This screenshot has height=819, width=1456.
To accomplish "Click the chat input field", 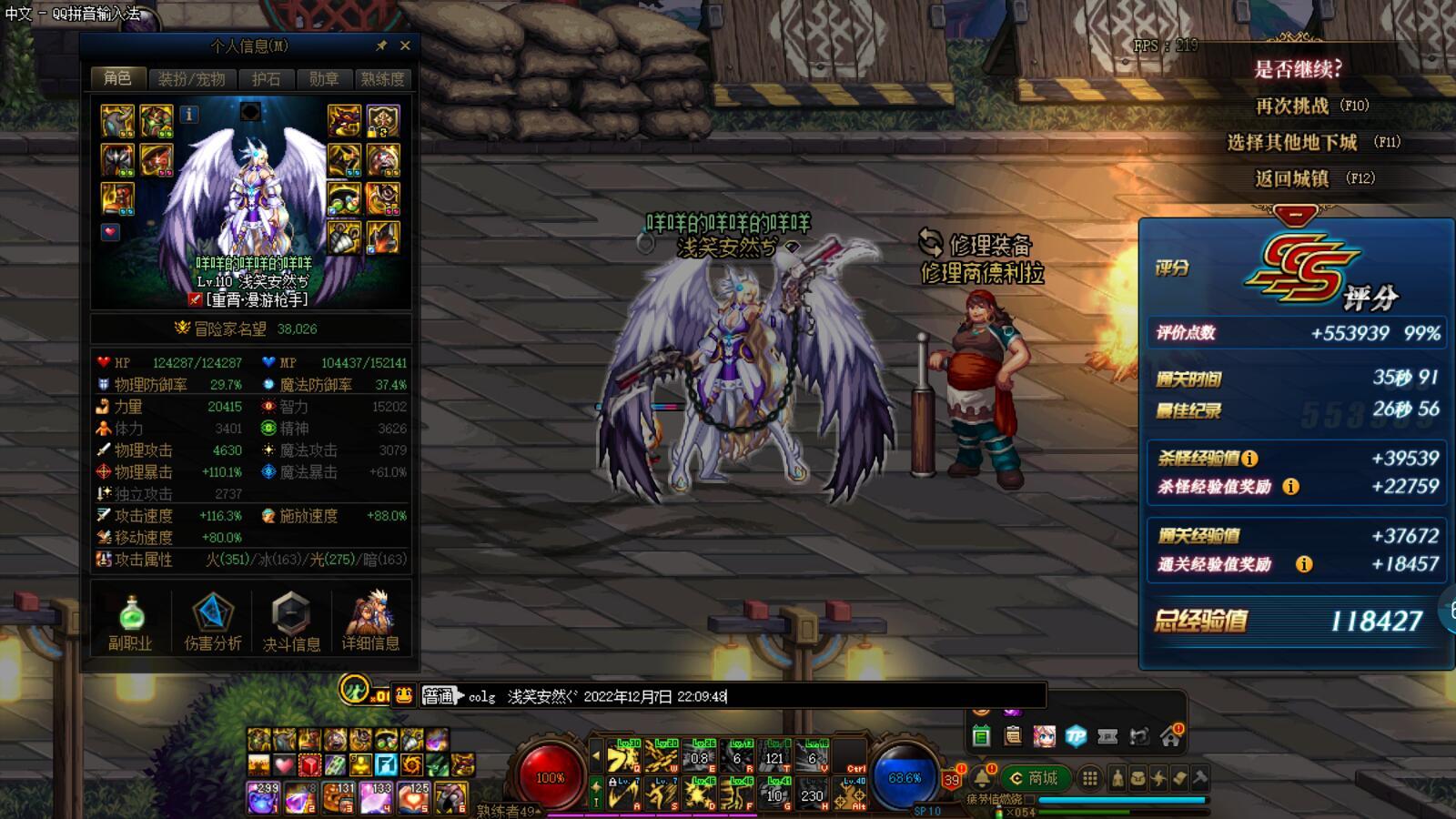I will point(883,697).
